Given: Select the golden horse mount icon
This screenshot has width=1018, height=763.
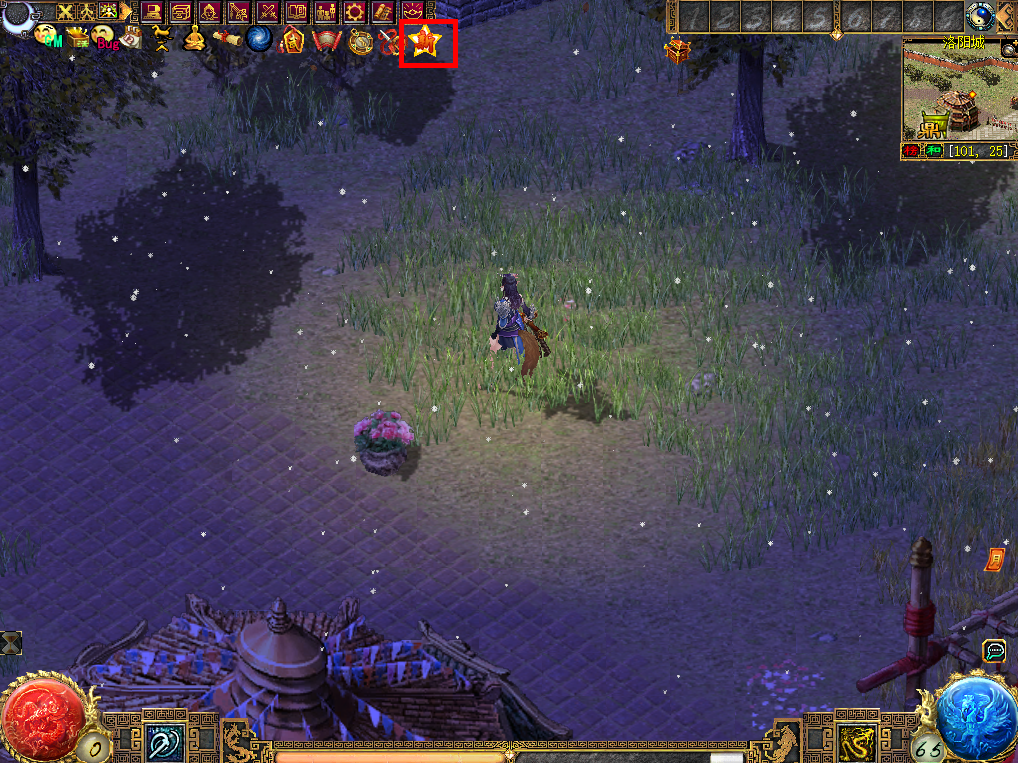Looking at the screenshot, I should (x=161, y=38).
